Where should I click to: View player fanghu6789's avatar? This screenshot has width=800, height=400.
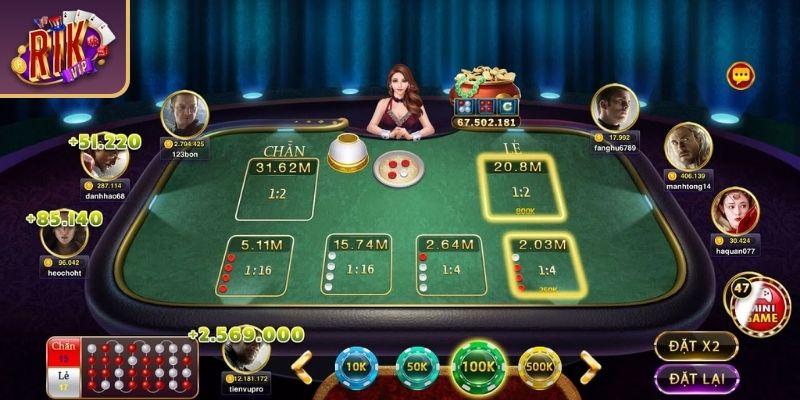615,107
